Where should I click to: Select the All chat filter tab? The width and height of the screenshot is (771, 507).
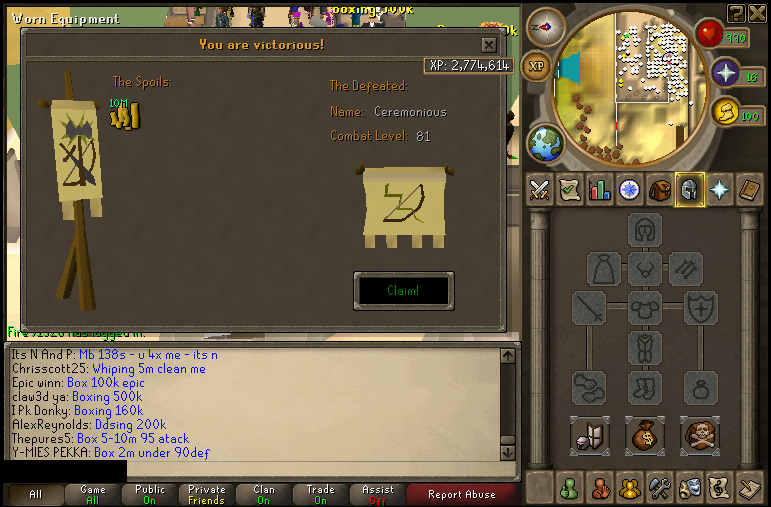pyautogui.click(x=35, y=494)
